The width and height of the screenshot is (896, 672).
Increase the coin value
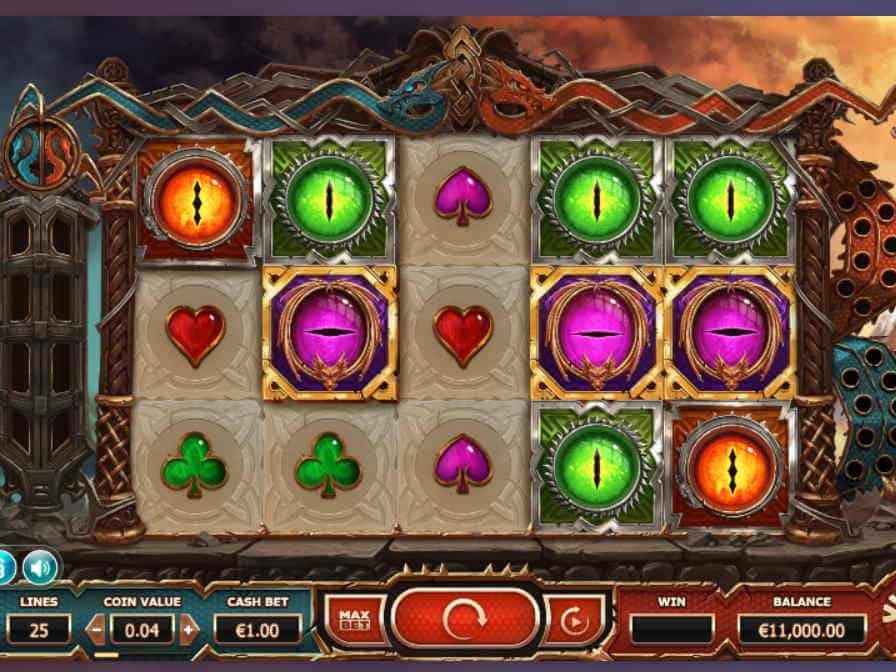[x=191, y=629]
